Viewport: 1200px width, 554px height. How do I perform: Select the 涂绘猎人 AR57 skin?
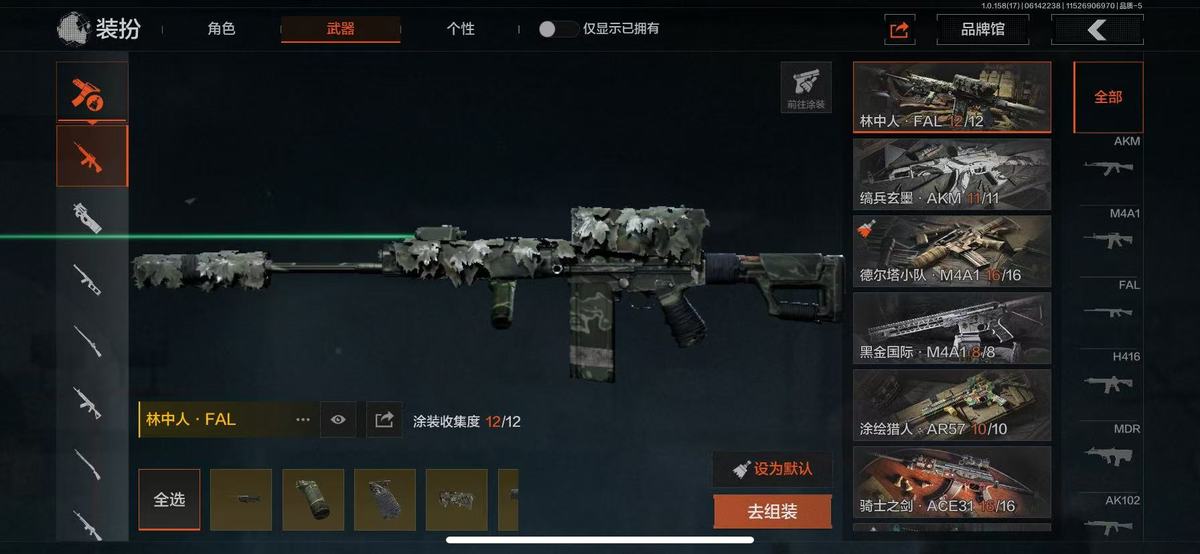pyautogui.click(x=951, y=405)
